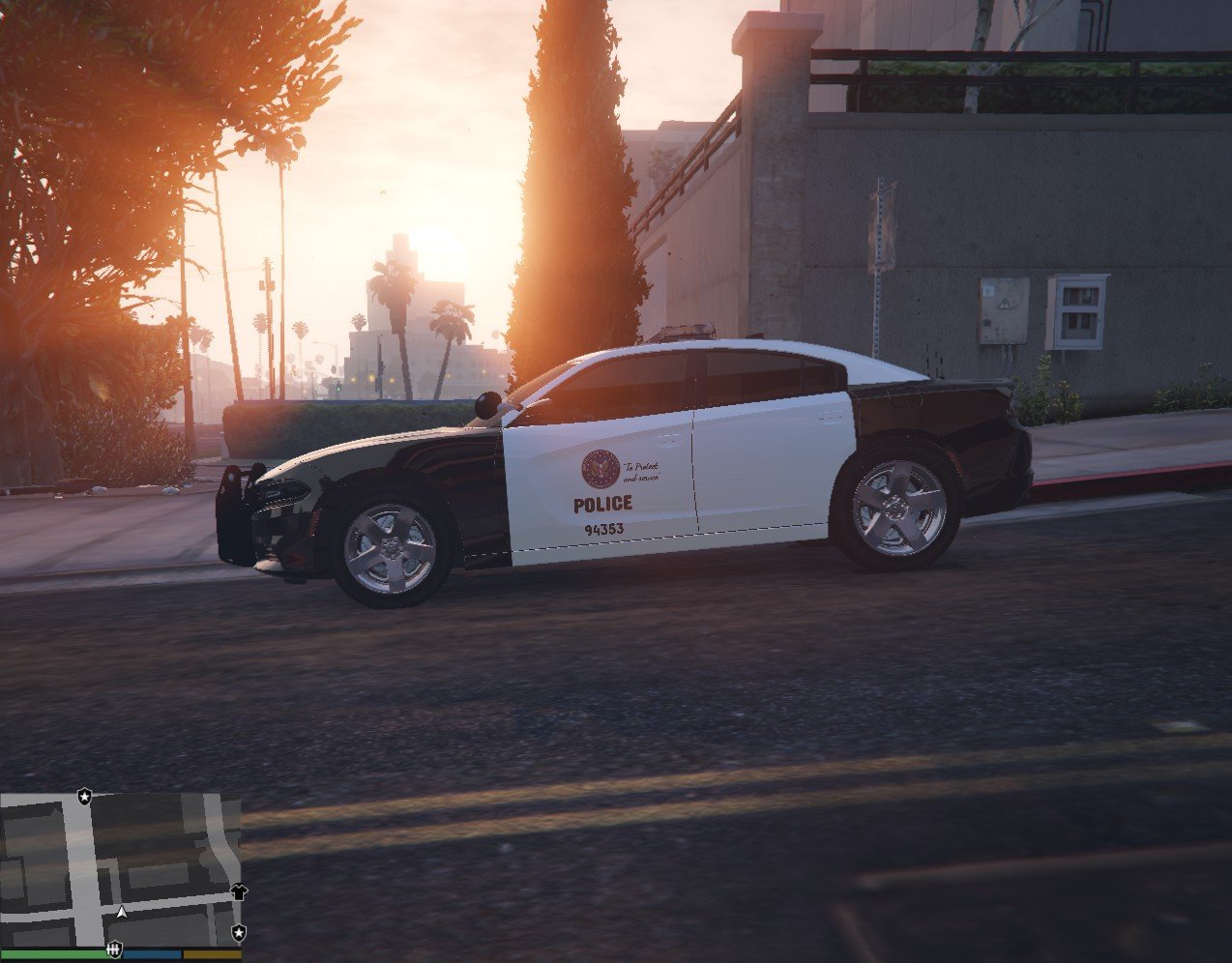Screen dimensions: 1232x963
Task: Choose the police star blip on minimap's top edge
Action: point(85,796)
